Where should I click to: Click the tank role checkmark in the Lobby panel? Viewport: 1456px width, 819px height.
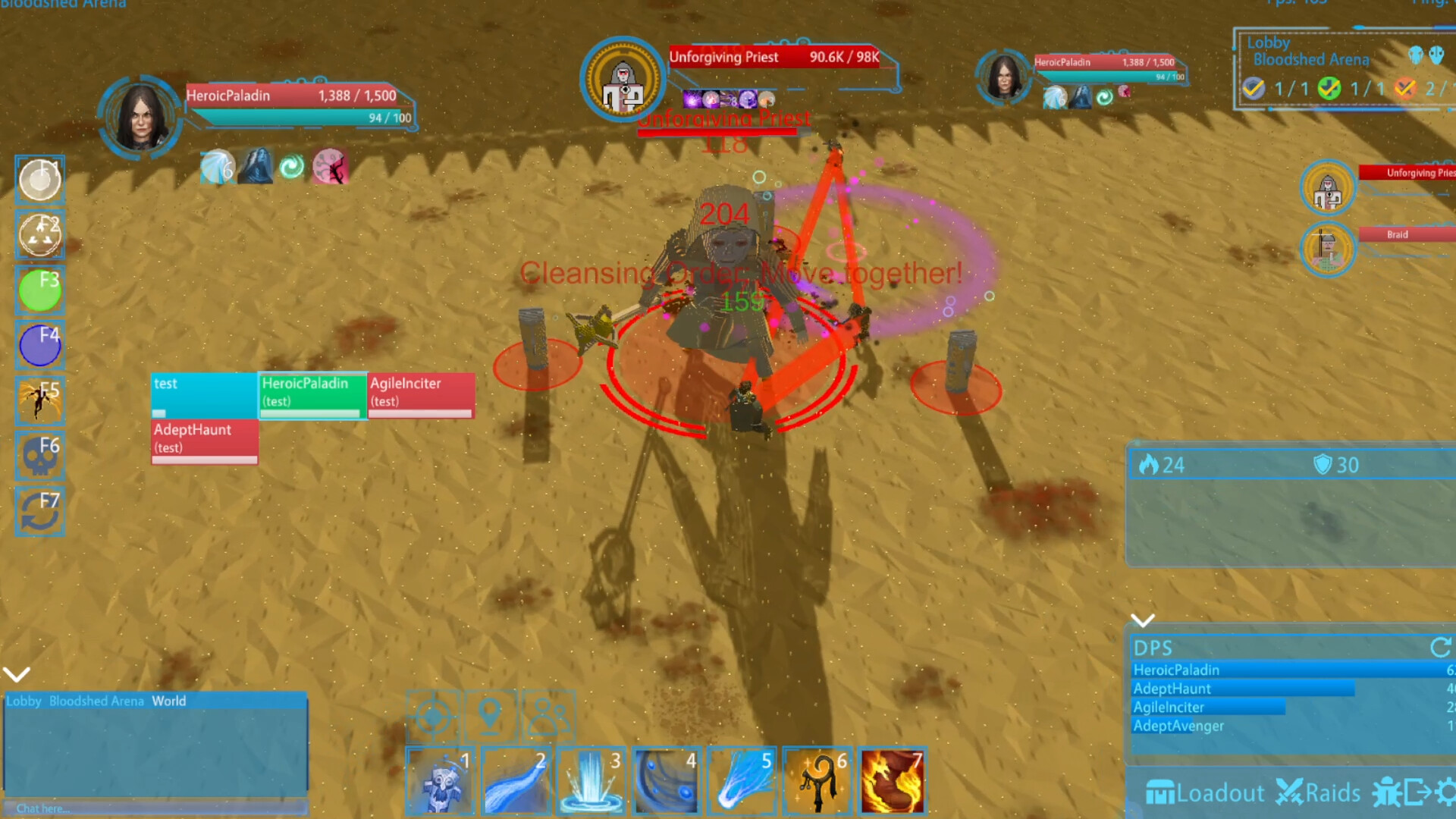(1254, 89)
